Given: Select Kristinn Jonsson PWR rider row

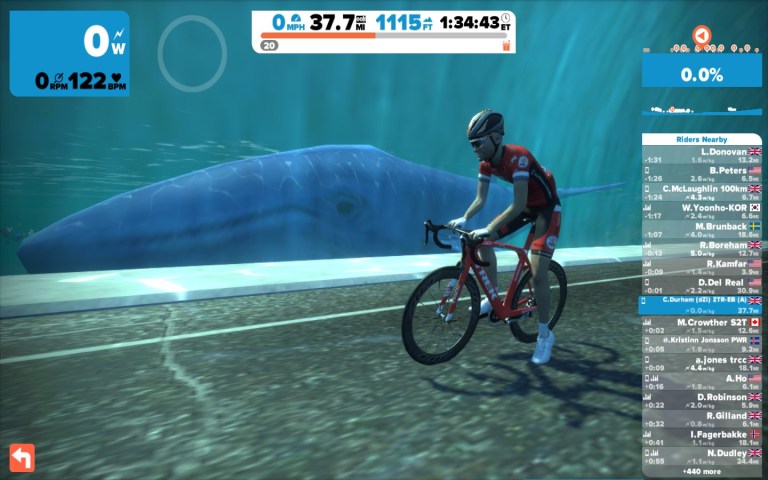Looking at the screenshot, I should (701, 344).
